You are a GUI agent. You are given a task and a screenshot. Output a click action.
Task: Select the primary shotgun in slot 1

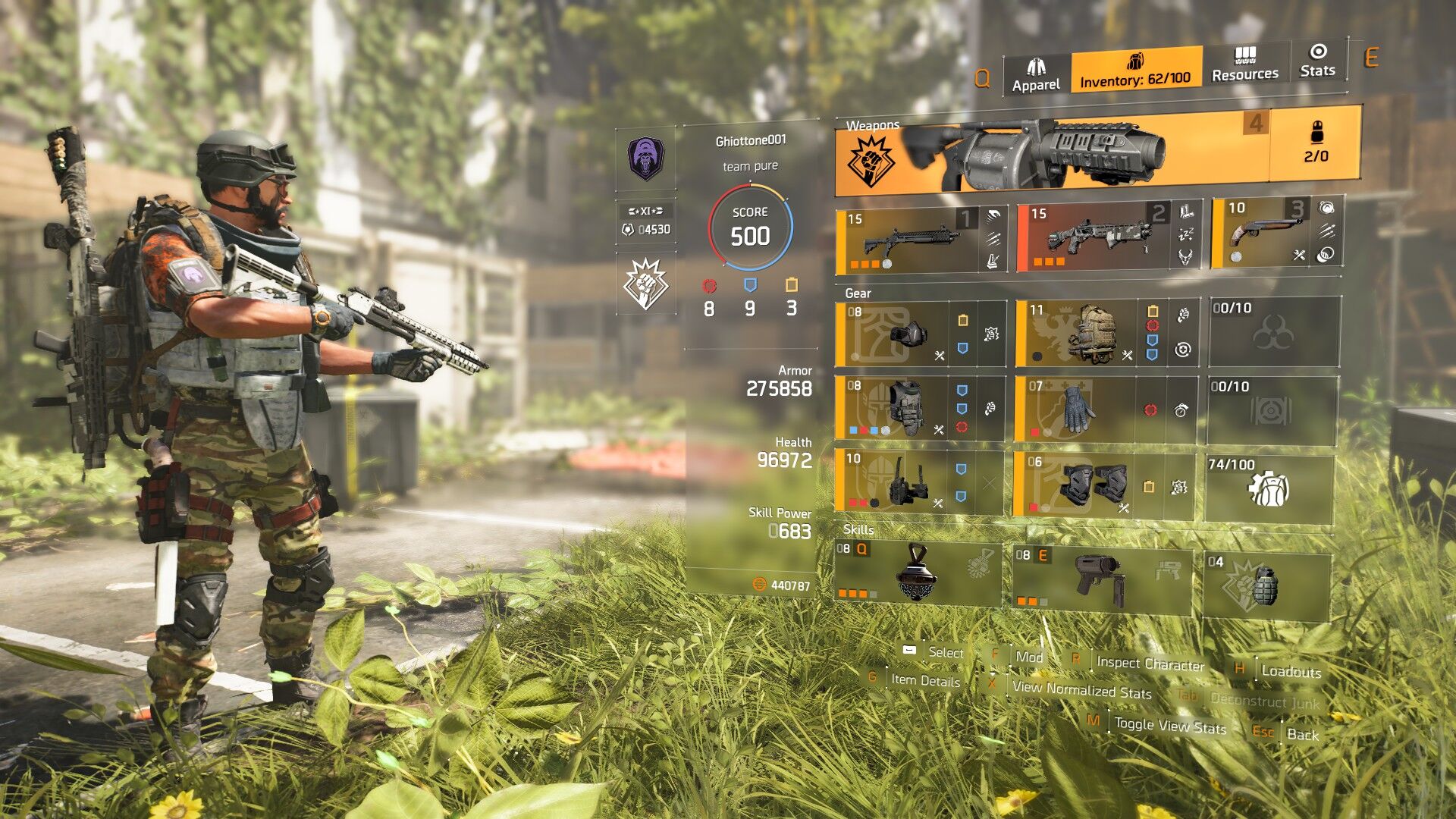(x=921, y=240)
